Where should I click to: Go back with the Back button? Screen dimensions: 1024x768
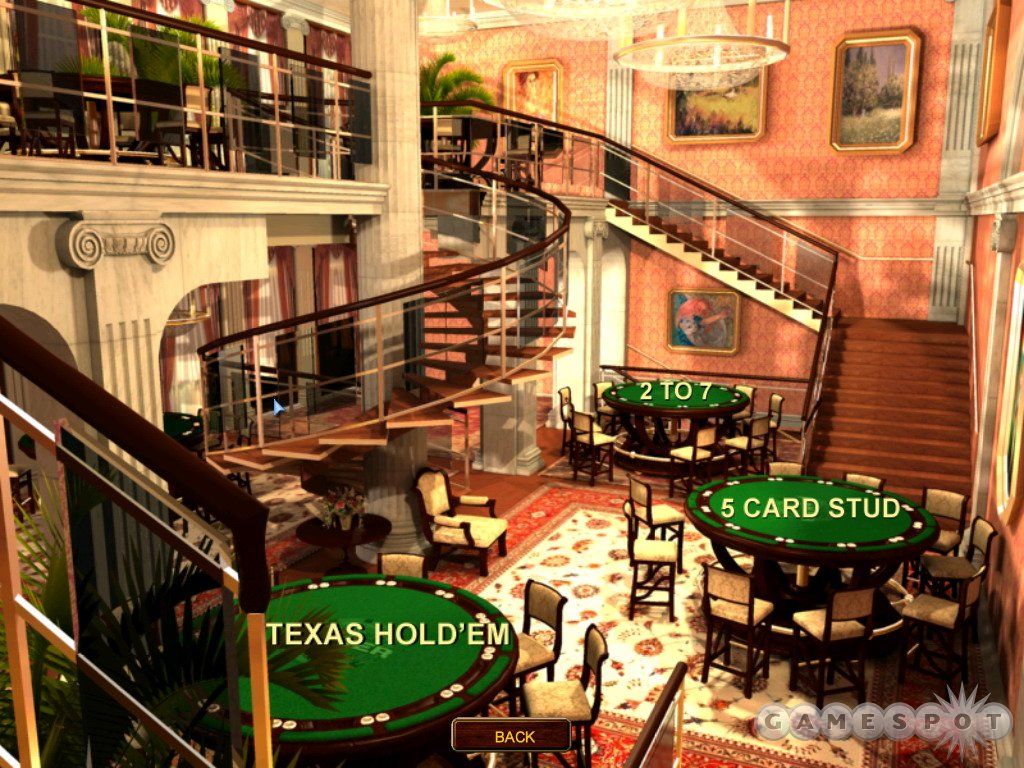[x=514, y=736]
